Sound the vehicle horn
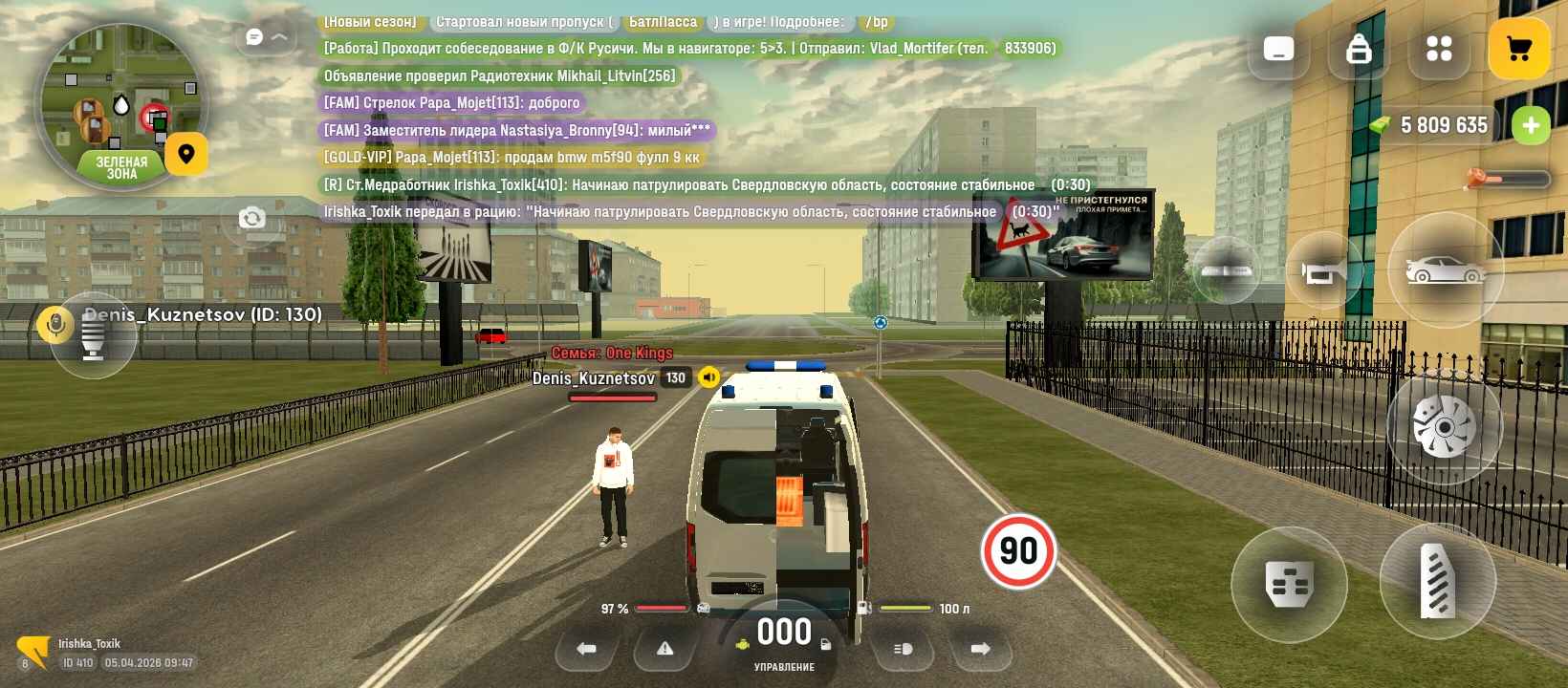 [x=1324, y=272]
